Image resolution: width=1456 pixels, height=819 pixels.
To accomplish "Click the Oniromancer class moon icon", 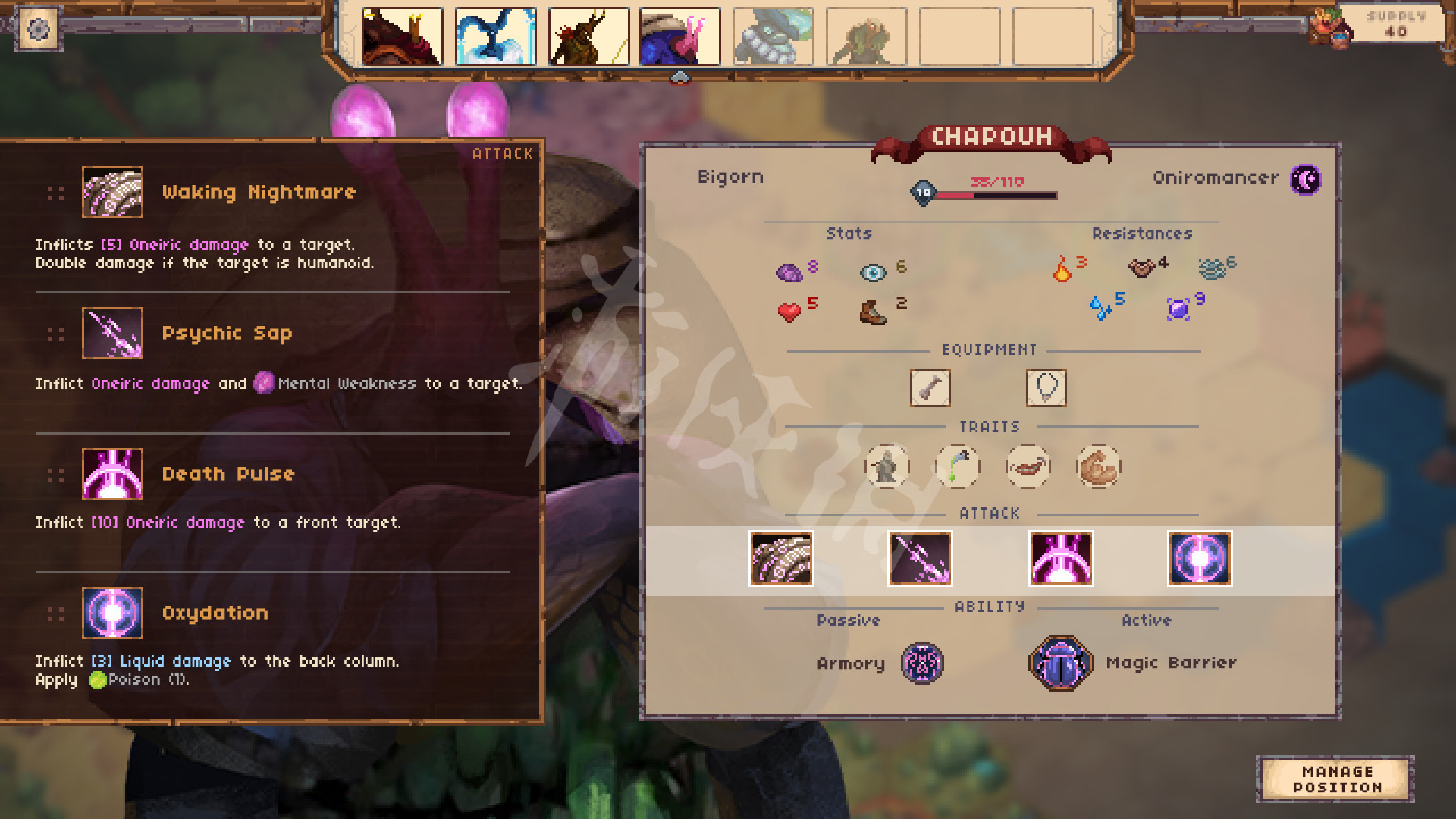I will pos(1306,180).
